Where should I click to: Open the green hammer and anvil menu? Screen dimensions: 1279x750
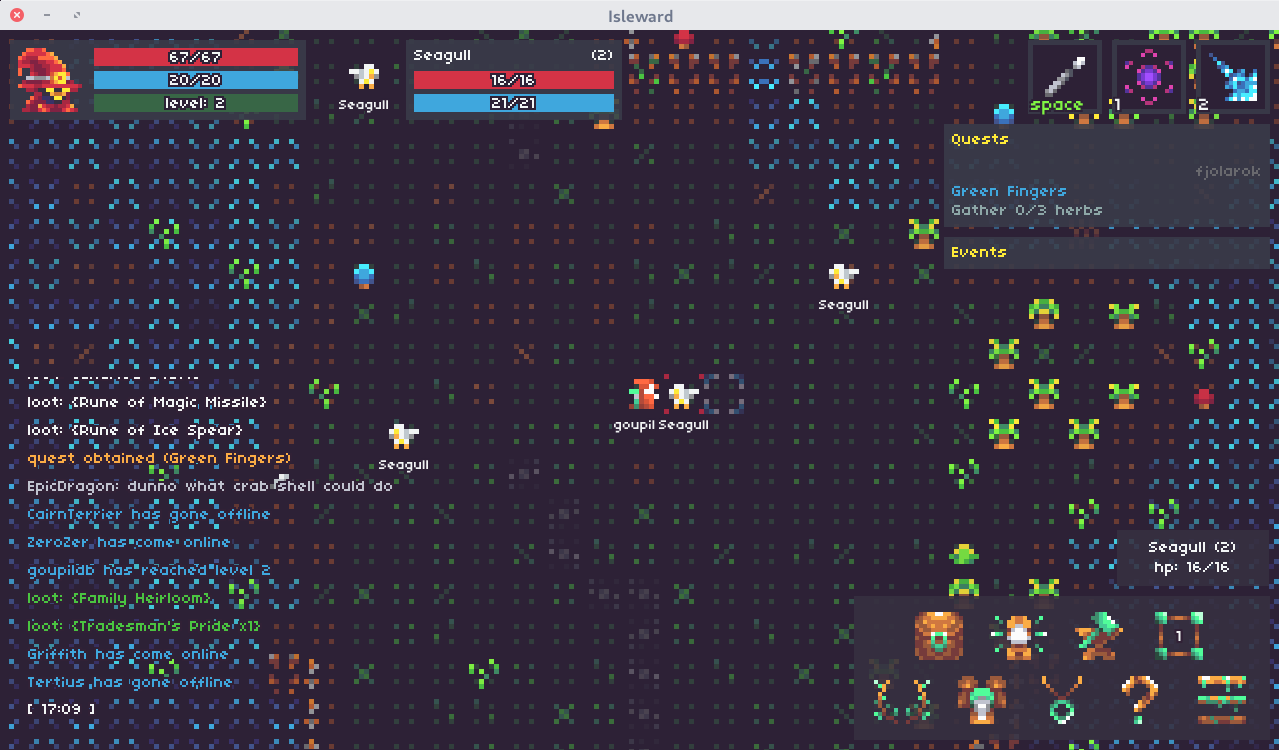(x=1098, y=636)
